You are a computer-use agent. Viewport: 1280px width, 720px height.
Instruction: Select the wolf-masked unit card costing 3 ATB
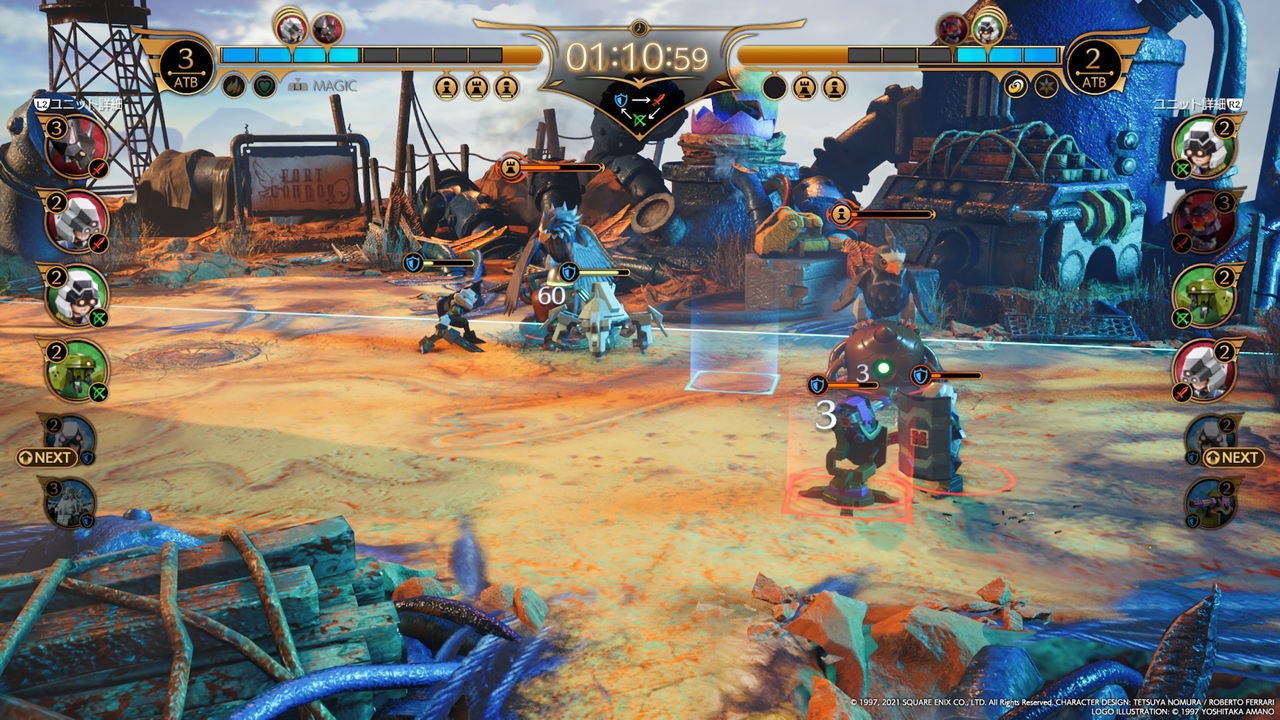[76, 147]
